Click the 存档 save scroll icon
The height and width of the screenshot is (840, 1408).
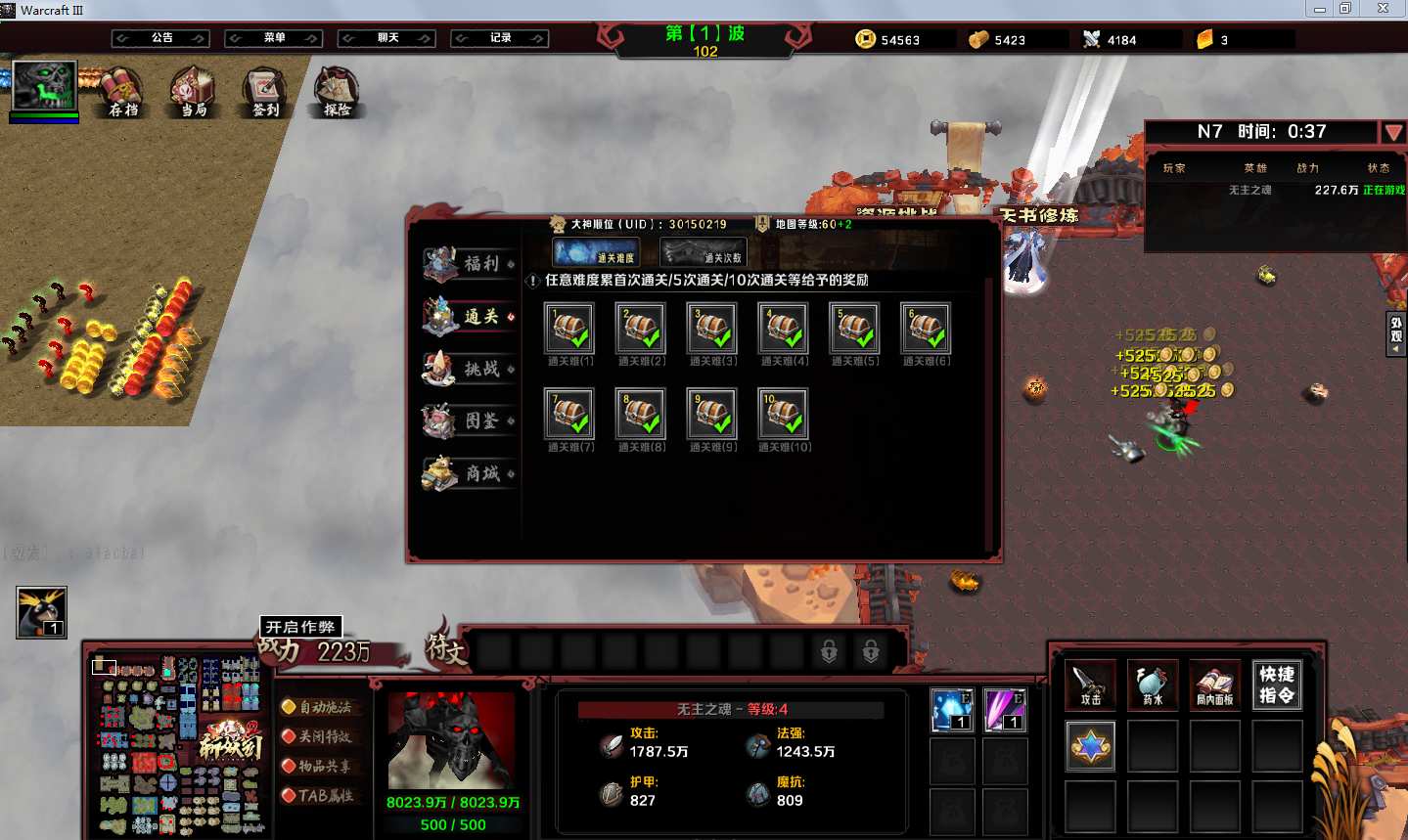pos(121,91)
